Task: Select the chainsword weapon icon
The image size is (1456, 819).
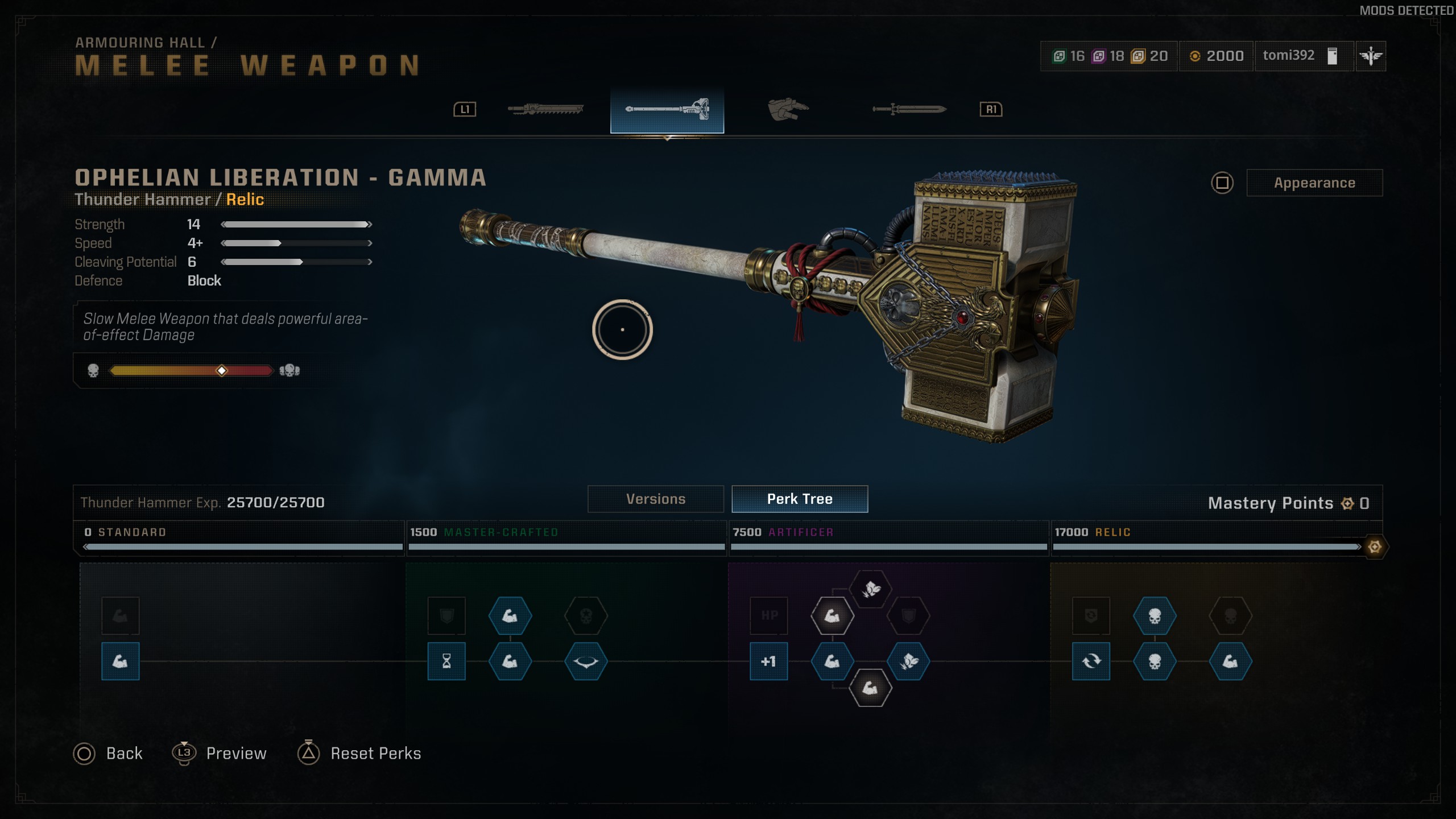Action: coord(546,109)
